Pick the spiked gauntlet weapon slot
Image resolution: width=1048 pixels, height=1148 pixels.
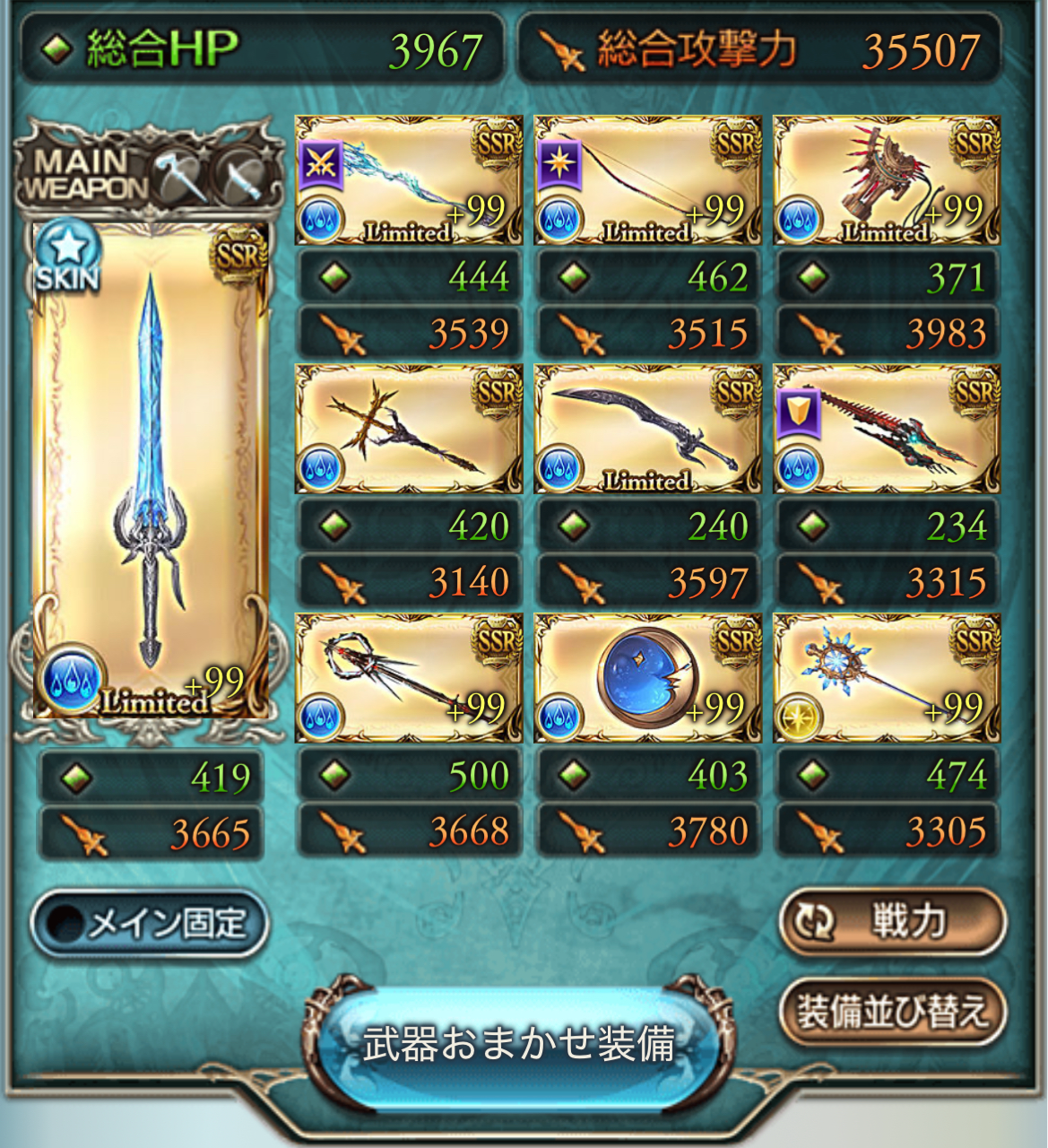coord(887,180)
